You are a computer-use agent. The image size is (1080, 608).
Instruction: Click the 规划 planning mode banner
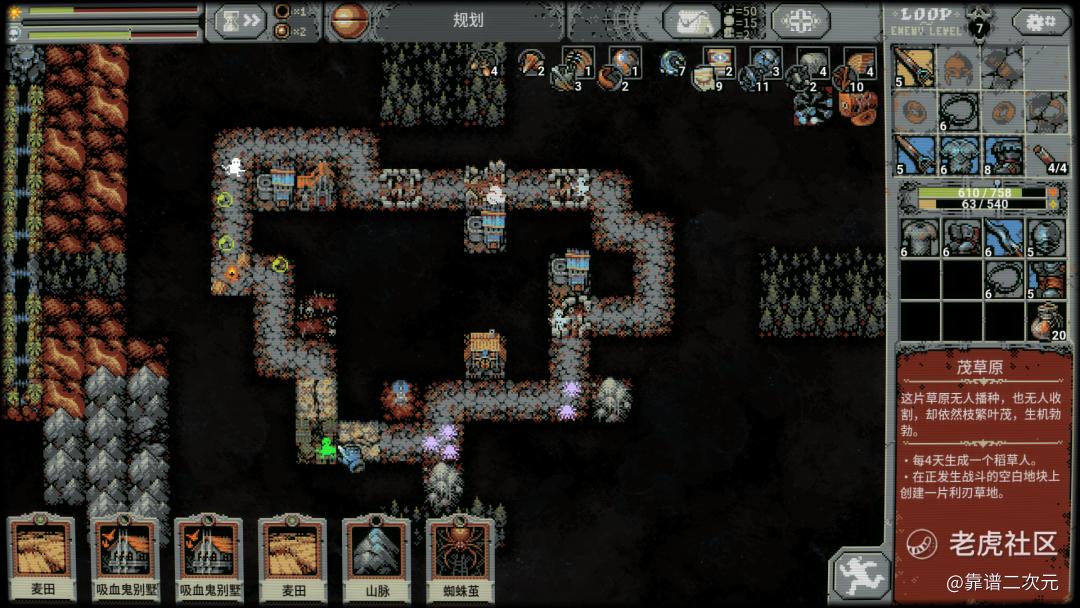(468, 20)
